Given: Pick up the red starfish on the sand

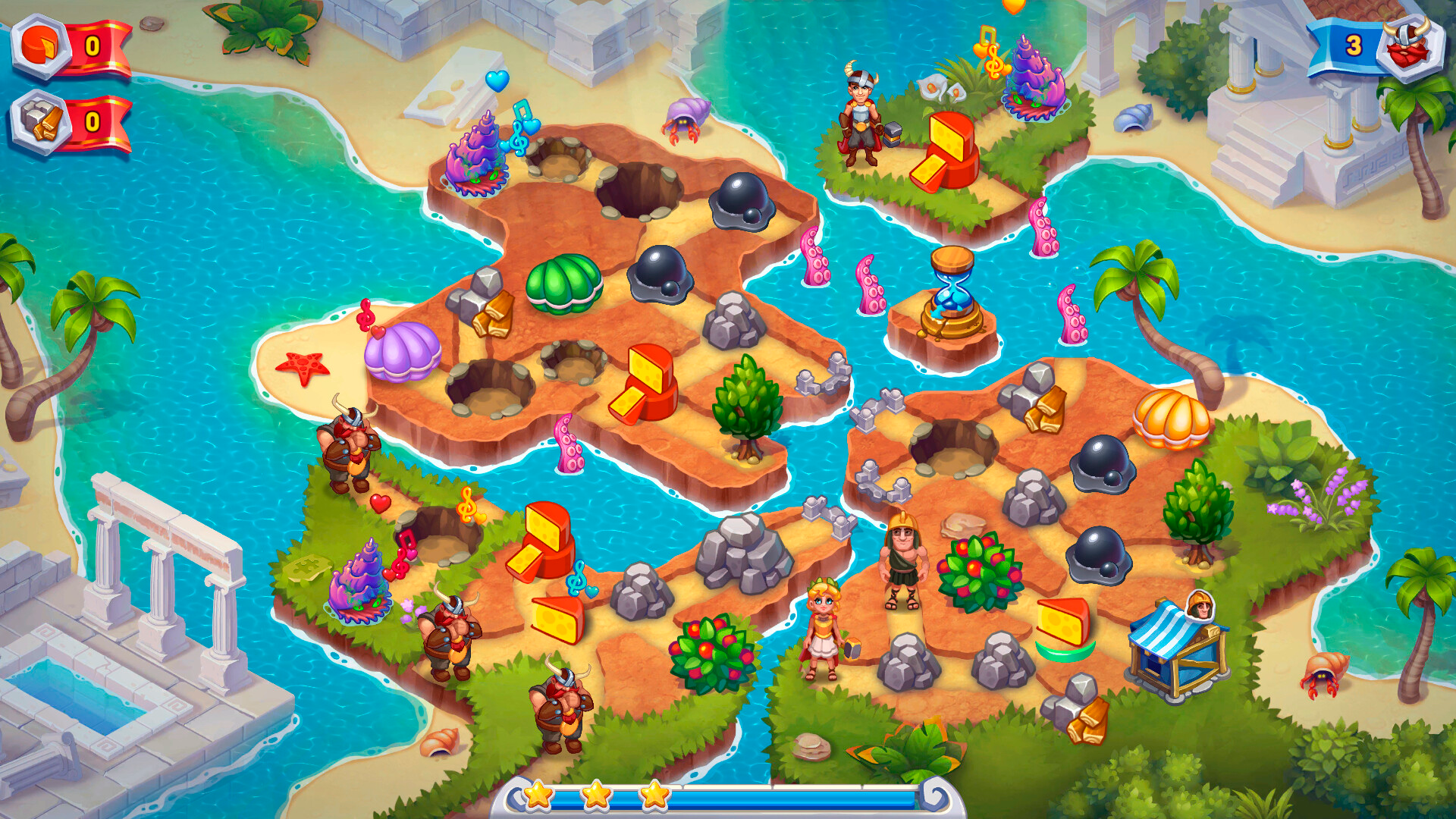Looking at the screenshot, I should (x=303, y=364).
